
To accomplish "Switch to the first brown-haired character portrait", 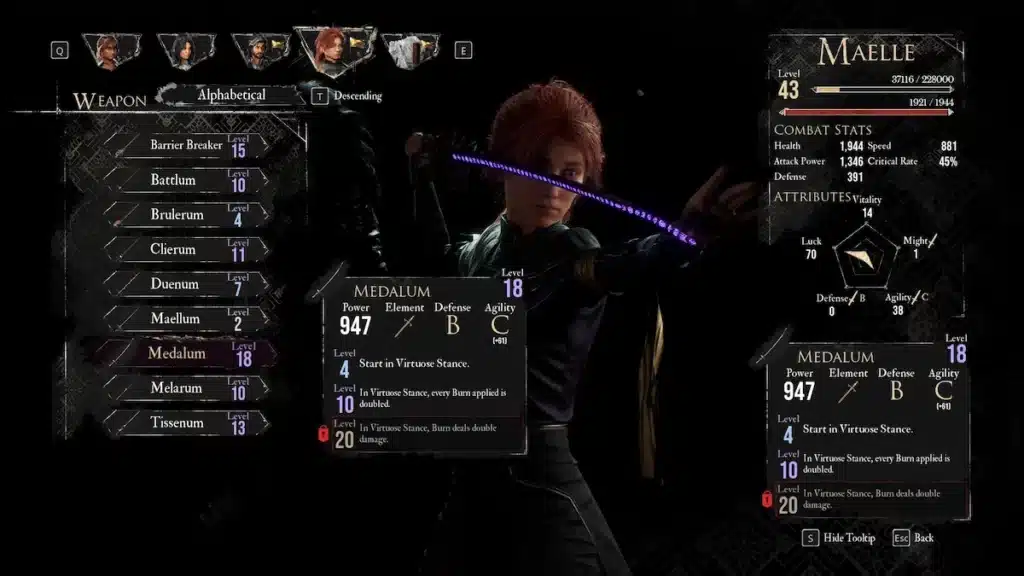I will [110, 50].
